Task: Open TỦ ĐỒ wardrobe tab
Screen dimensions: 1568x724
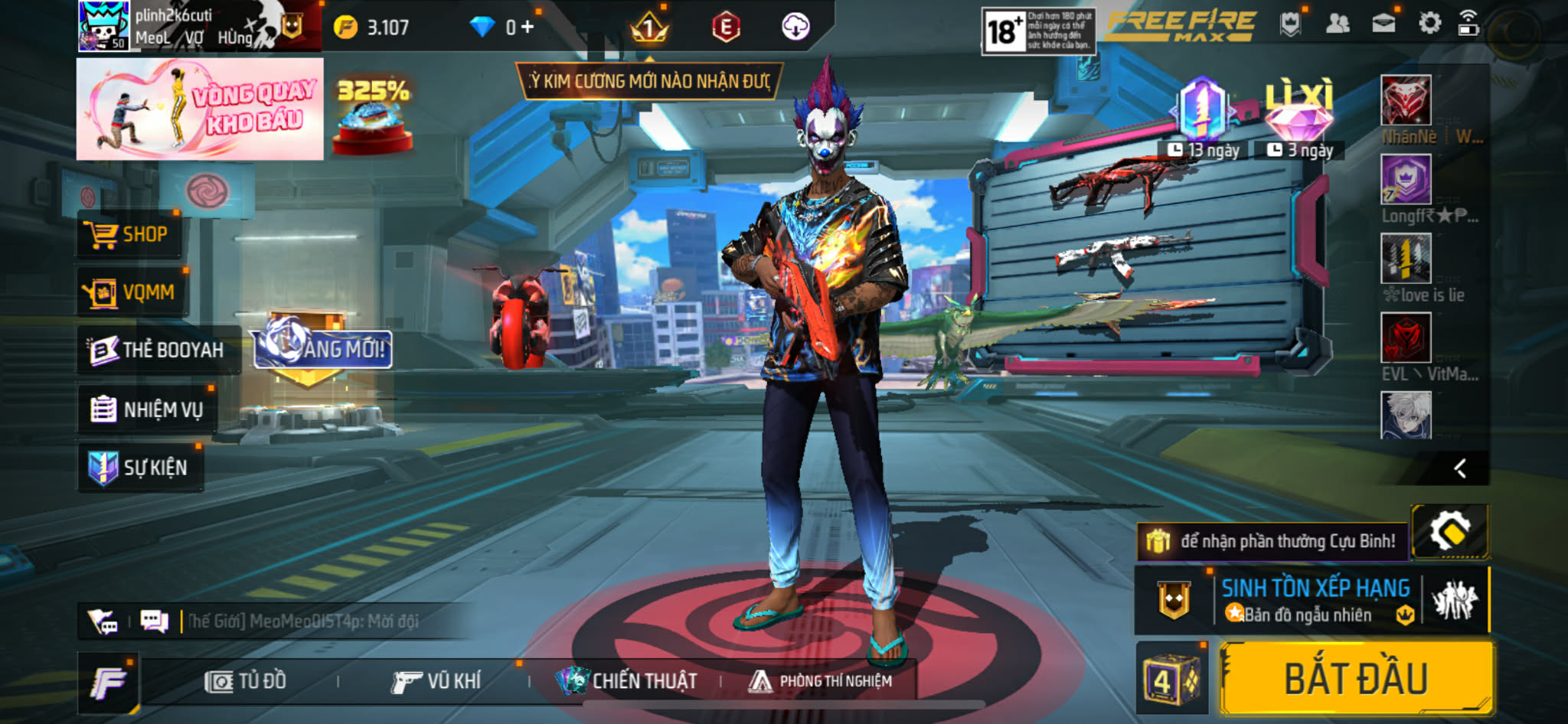Action: (246, 681)
